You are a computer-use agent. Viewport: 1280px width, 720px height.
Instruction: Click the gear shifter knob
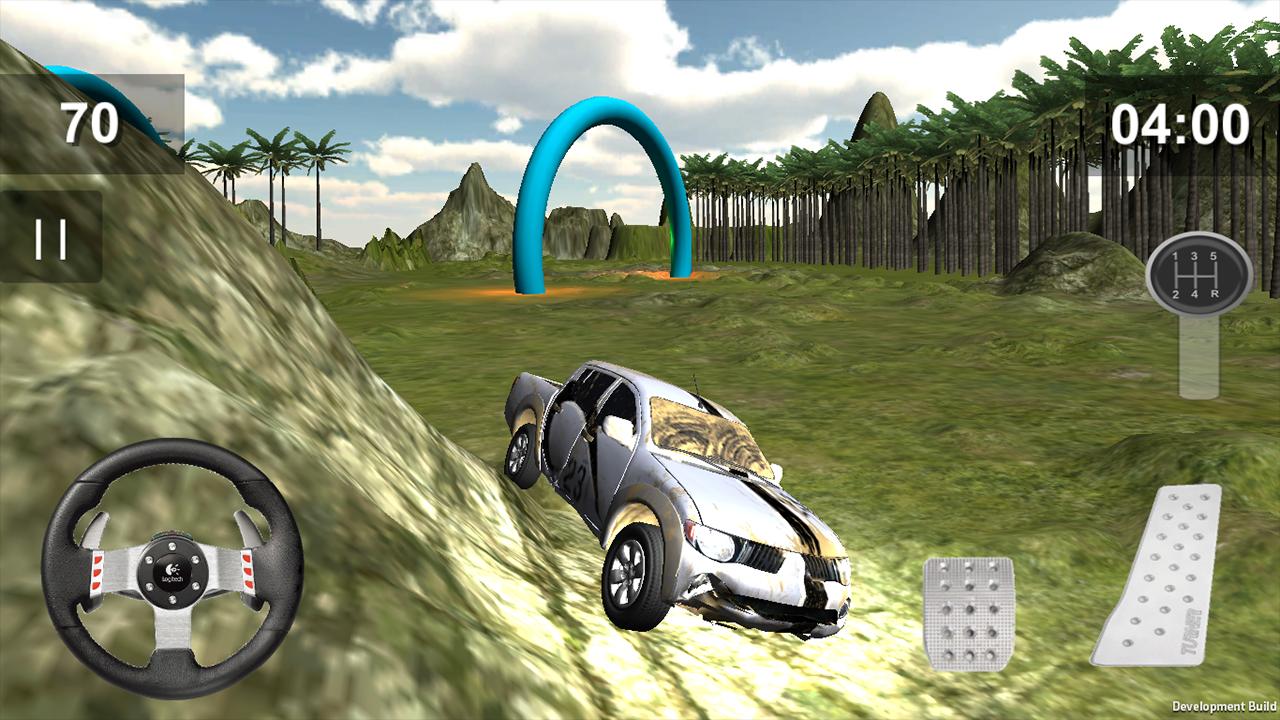1198,274
